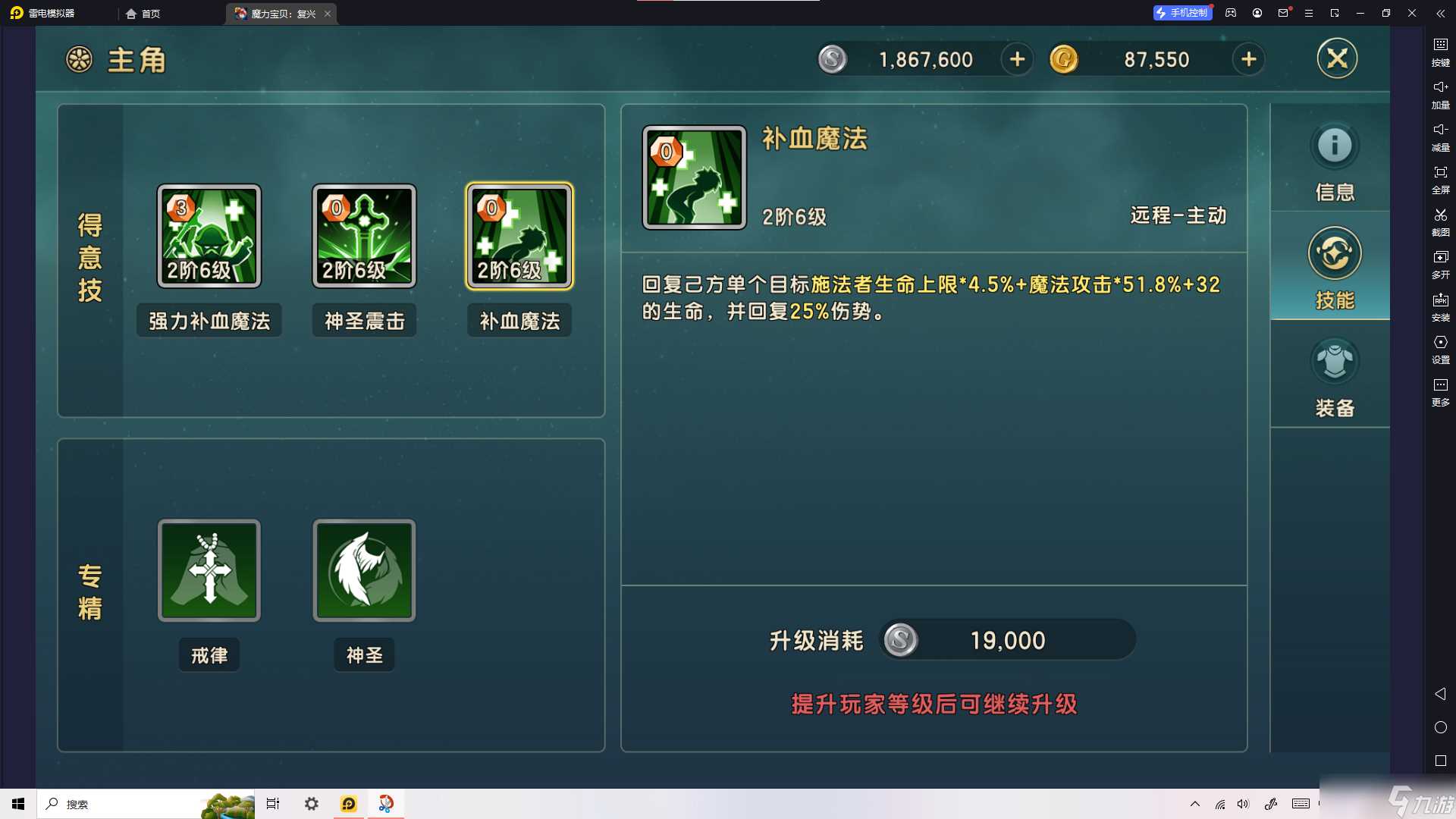Select the 神圣 specialty icon

364,570
